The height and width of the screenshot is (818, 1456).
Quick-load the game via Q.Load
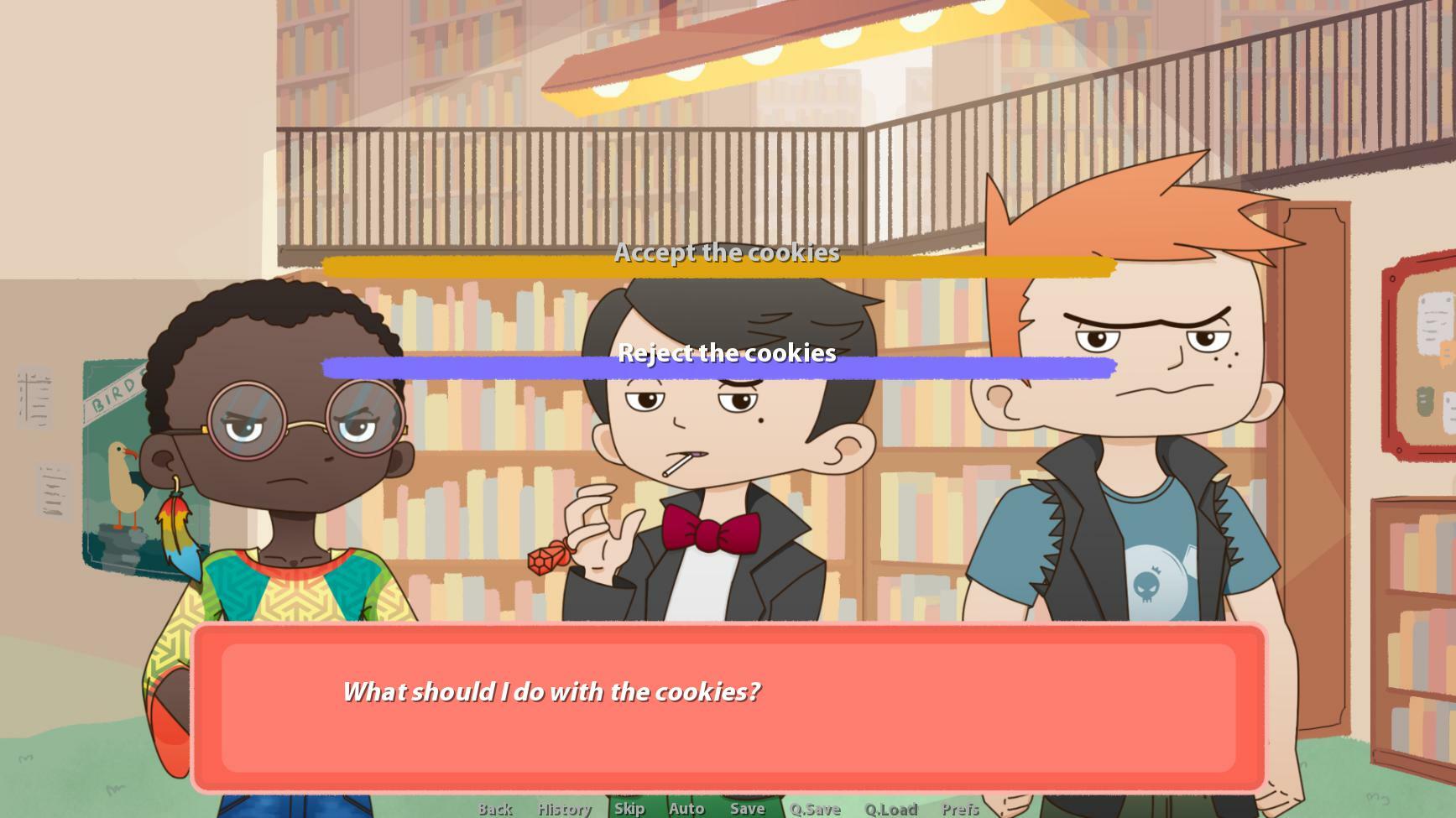(891, 809)
